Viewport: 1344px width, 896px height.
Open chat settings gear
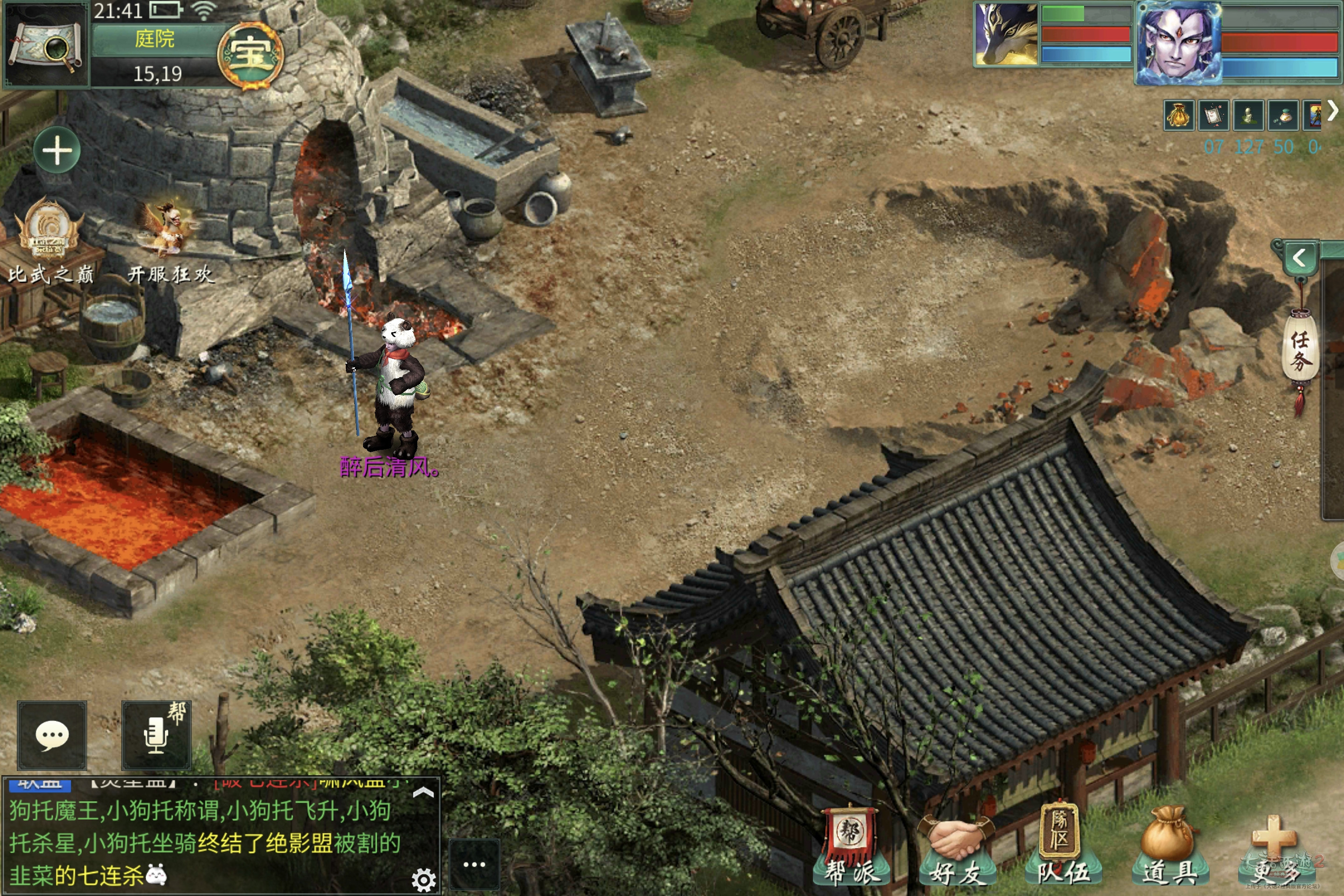pos(423,880)
